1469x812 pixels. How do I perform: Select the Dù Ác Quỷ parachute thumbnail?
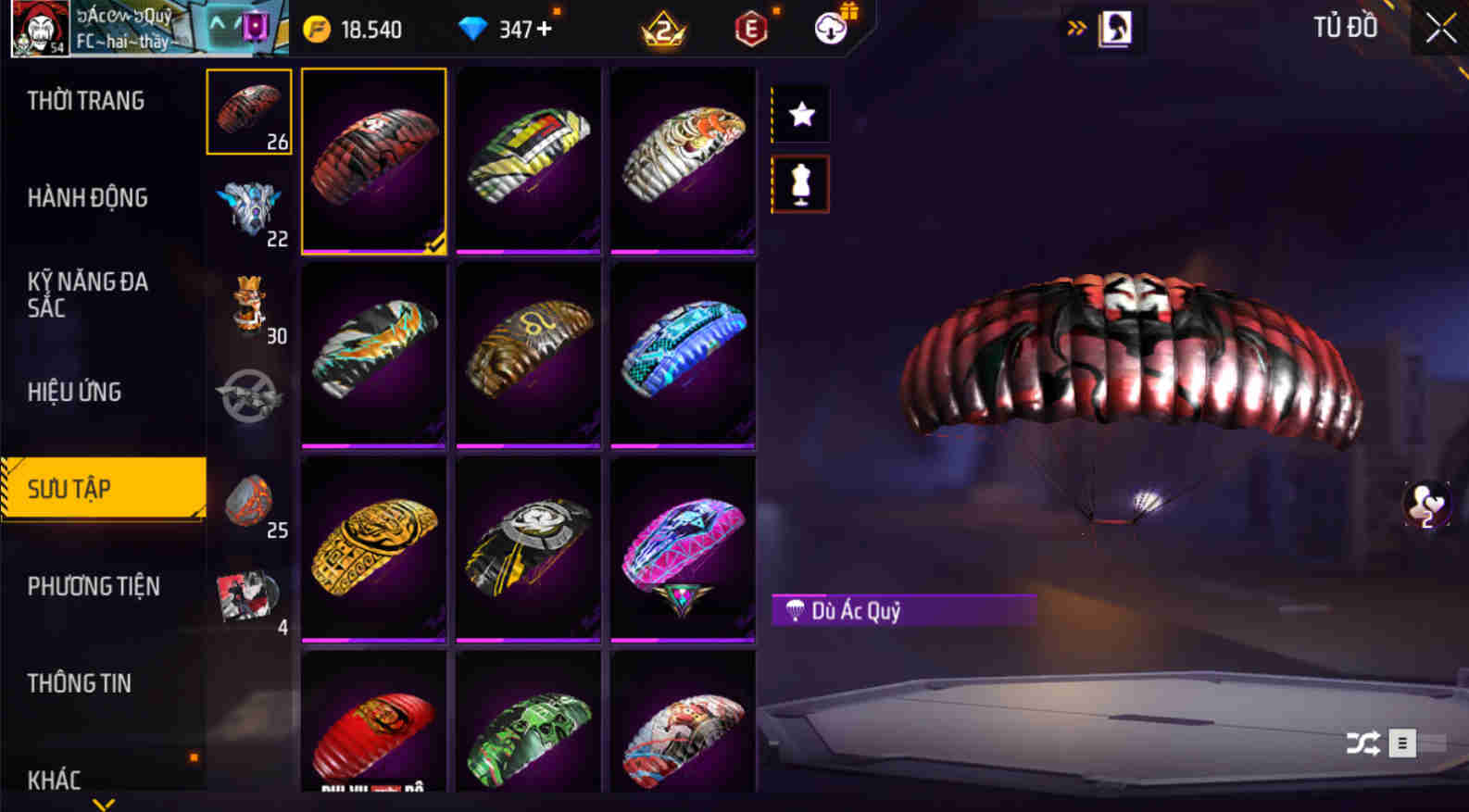373,159
